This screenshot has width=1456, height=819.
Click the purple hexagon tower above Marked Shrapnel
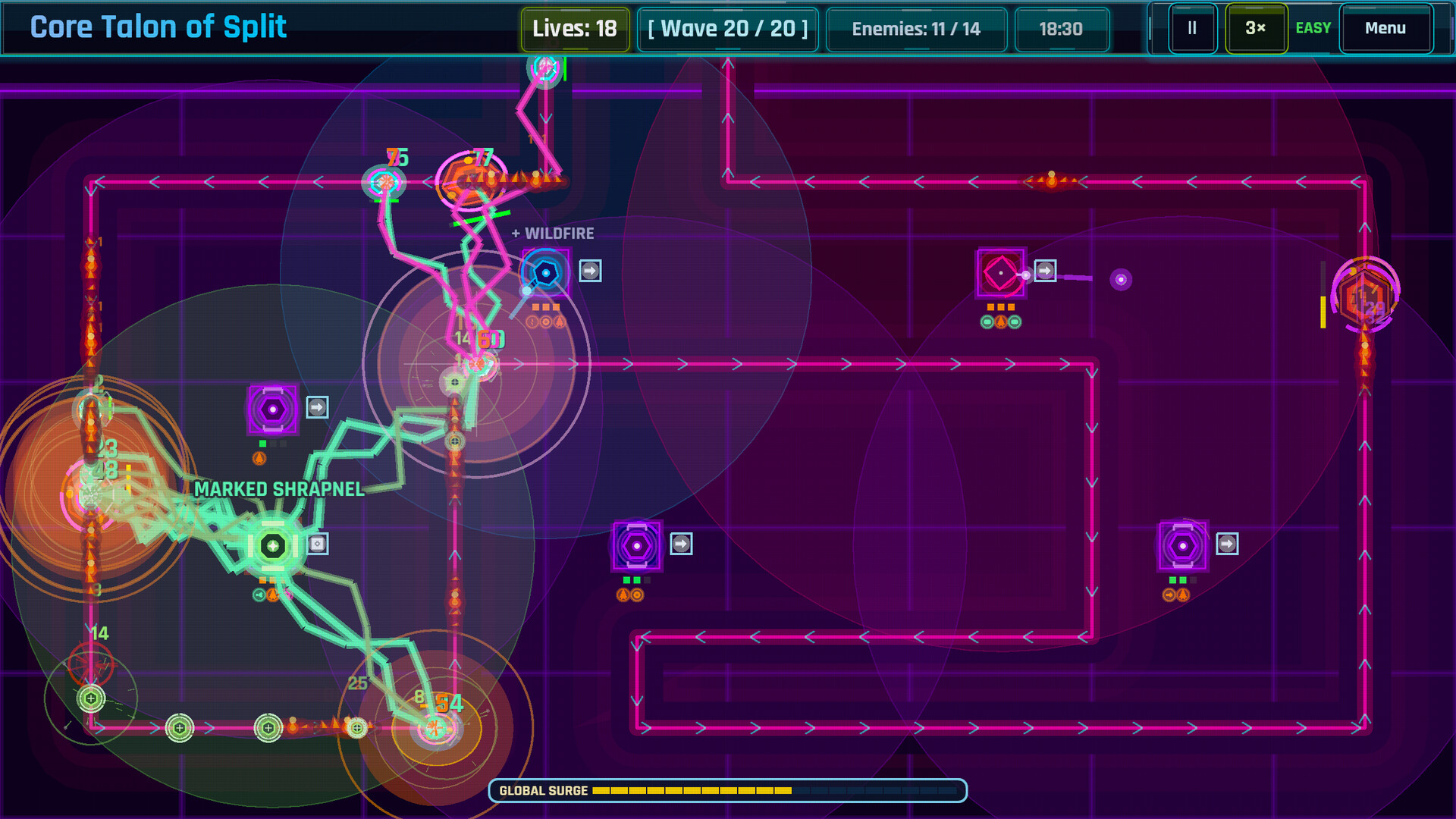(x=271, y=409)
